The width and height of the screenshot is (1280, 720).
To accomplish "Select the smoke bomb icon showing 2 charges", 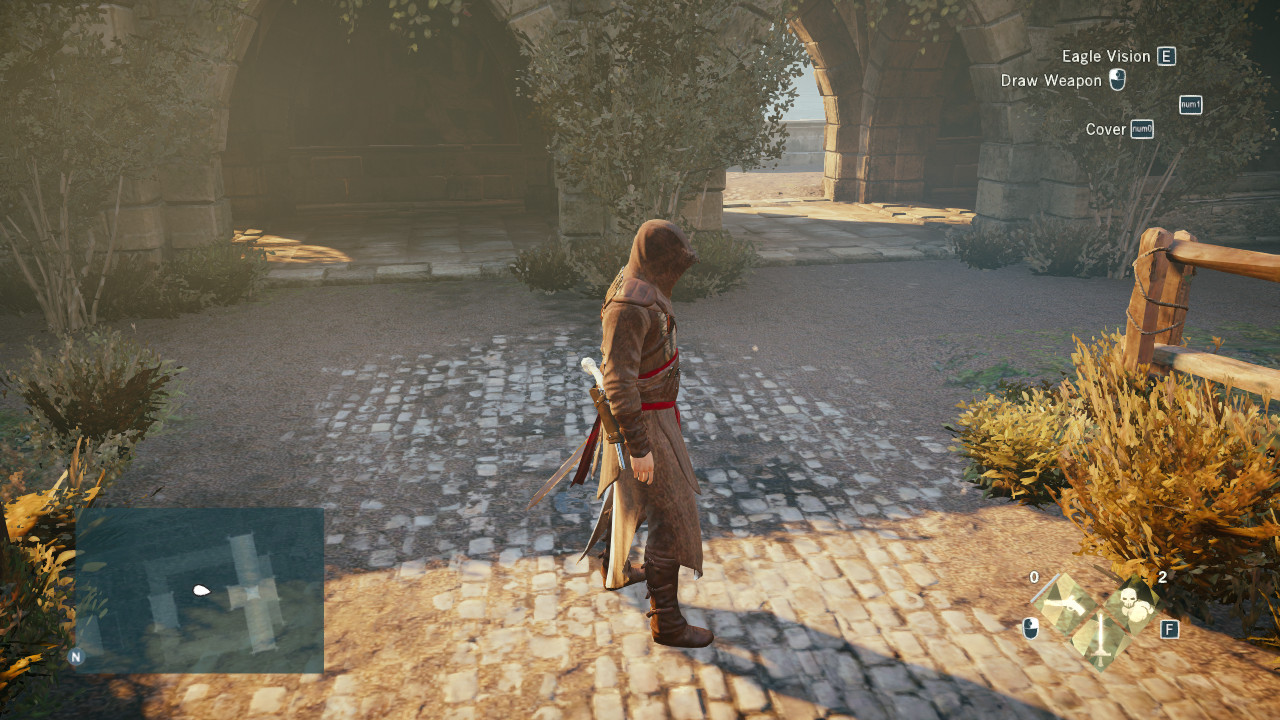I will 1133,605.
